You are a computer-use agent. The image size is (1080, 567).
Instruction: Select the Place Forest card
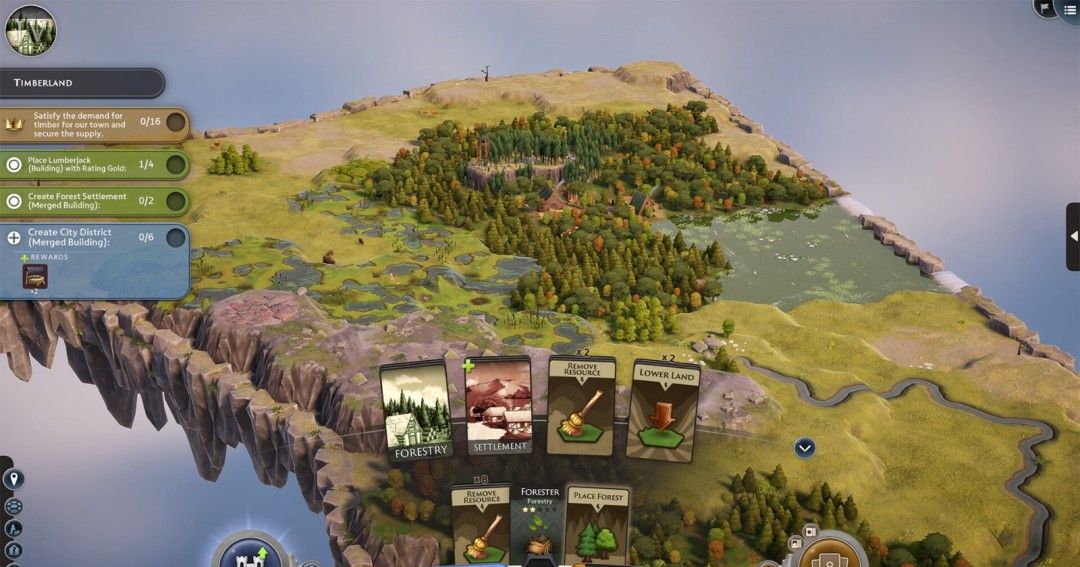(x=597, y=524)
